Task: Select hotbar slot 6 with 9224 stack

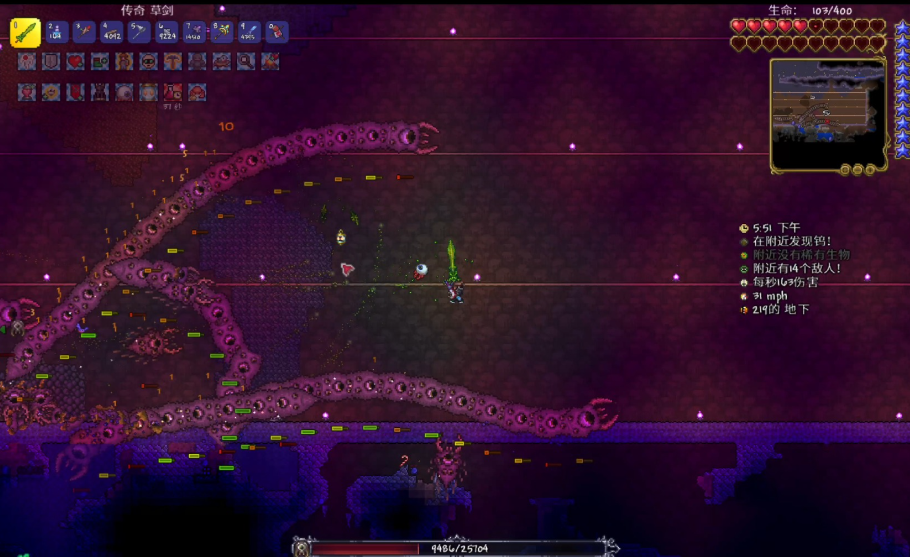Action: click(x=167, y=33)
